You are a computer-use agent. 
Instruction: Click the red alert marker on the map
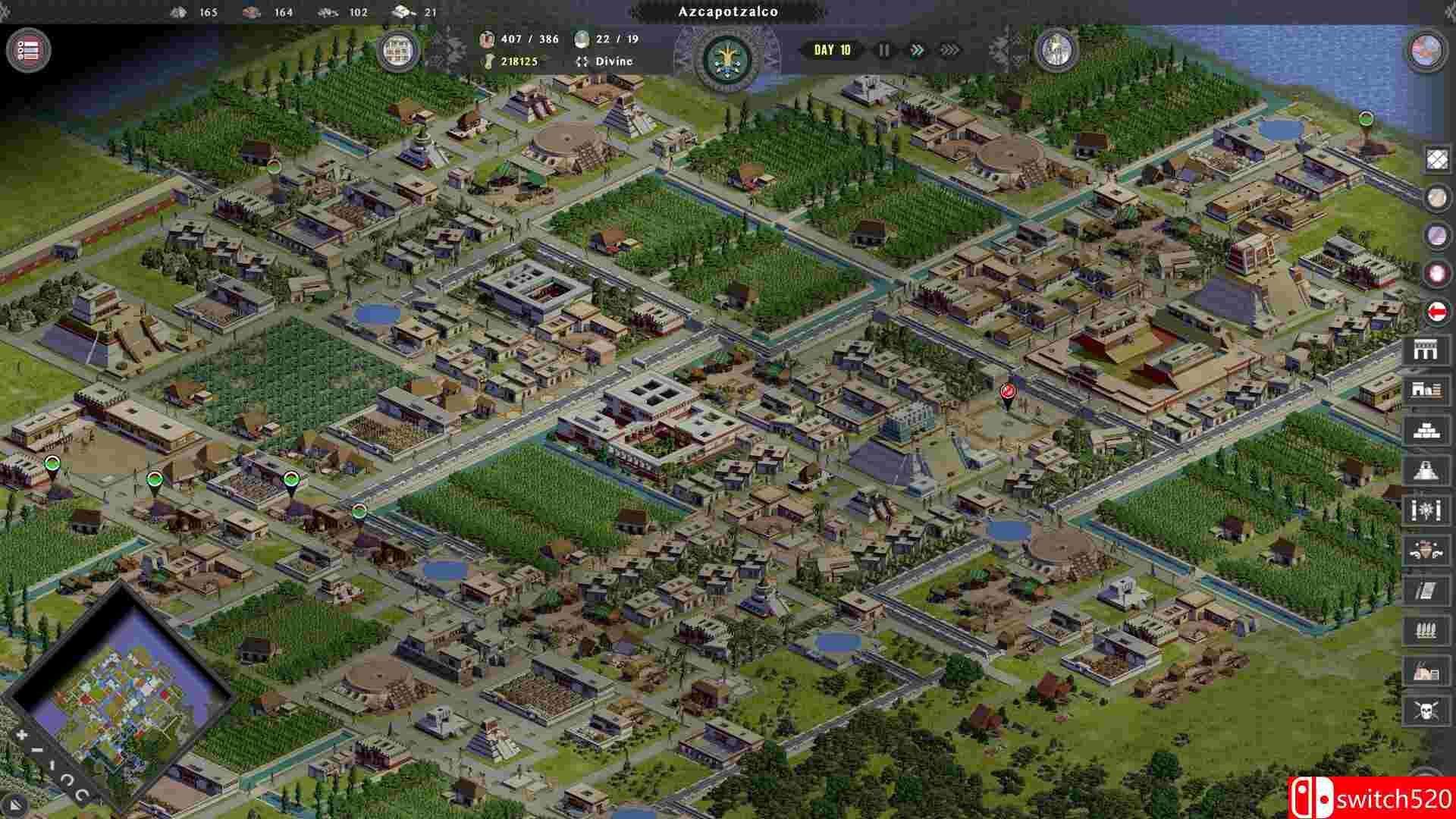(1007, 392)
